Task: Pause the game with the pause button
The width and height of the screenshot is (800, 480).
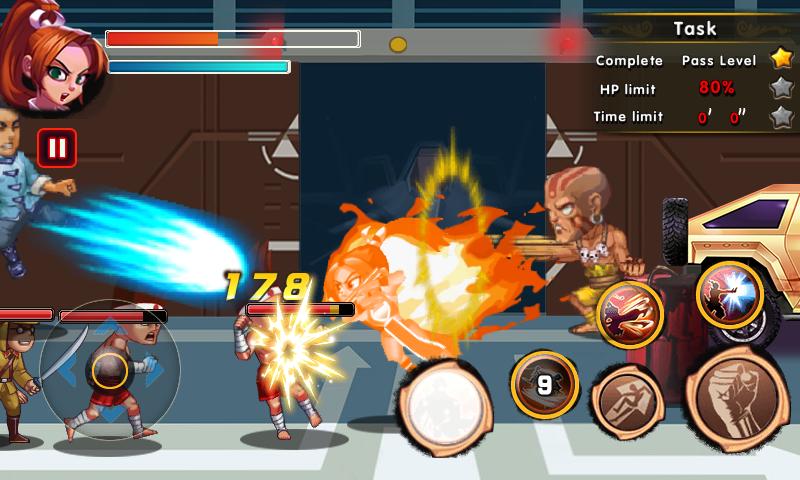Action: pyautogui.click(x=57, y=149)
